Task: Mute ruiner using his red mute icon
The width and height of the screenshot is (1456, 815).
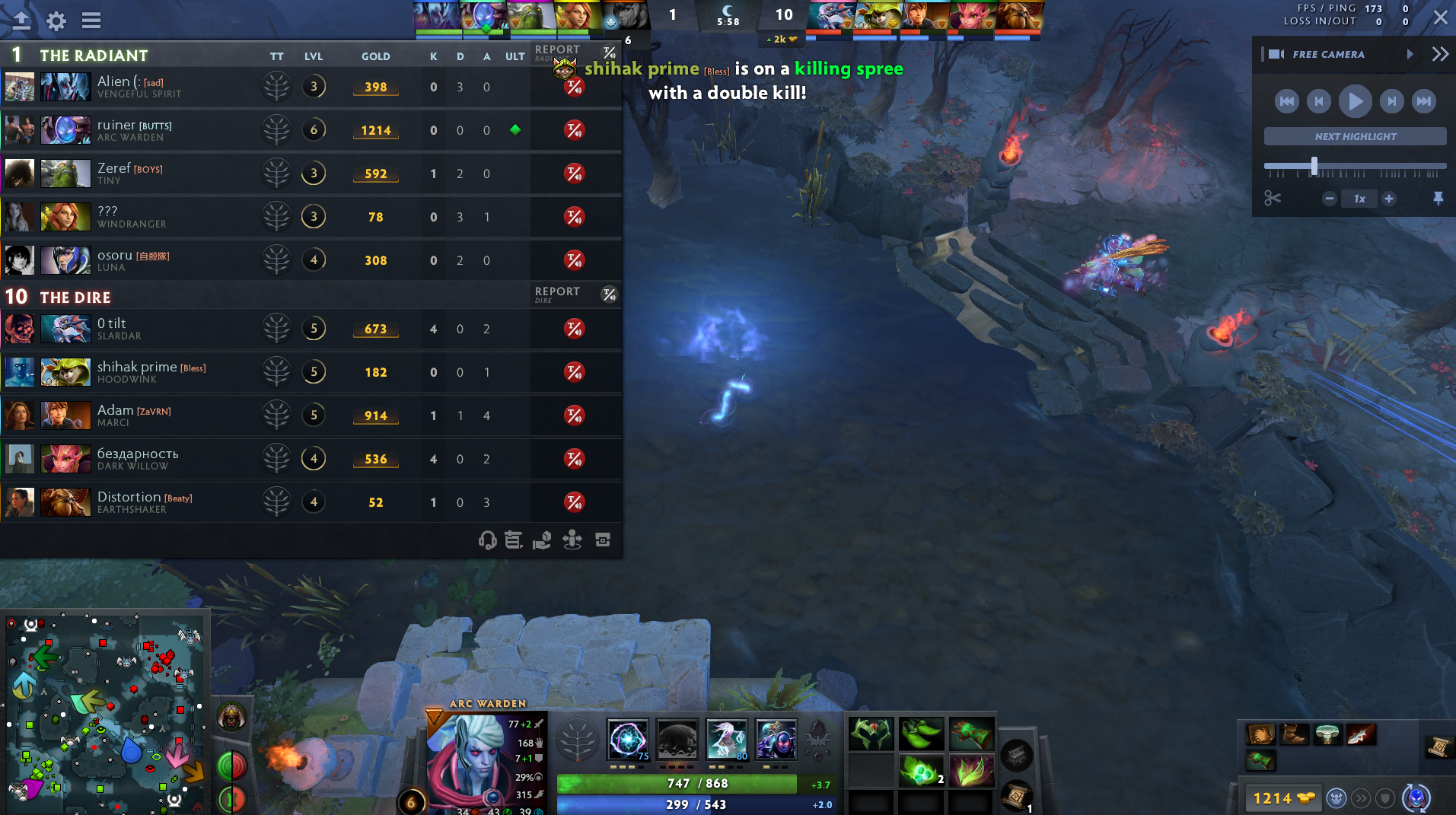Action: 575,130
